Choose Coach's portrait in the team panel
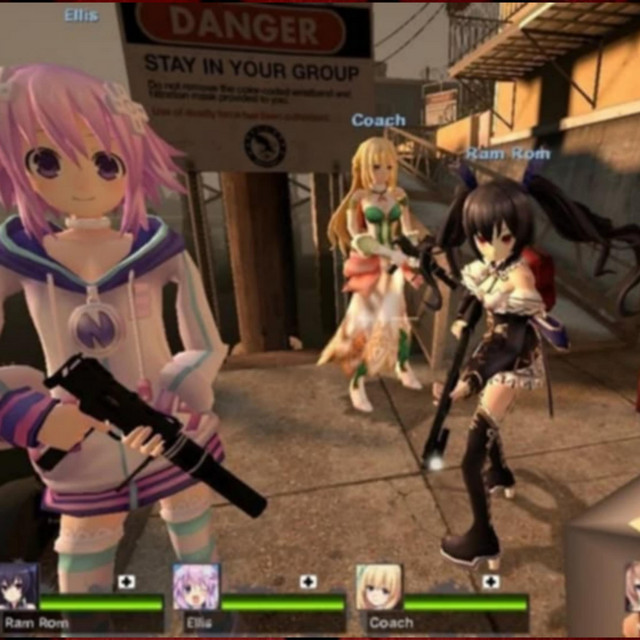Image resolution: width=640 pixels, height=640 pixels. [x=379, y=587]
